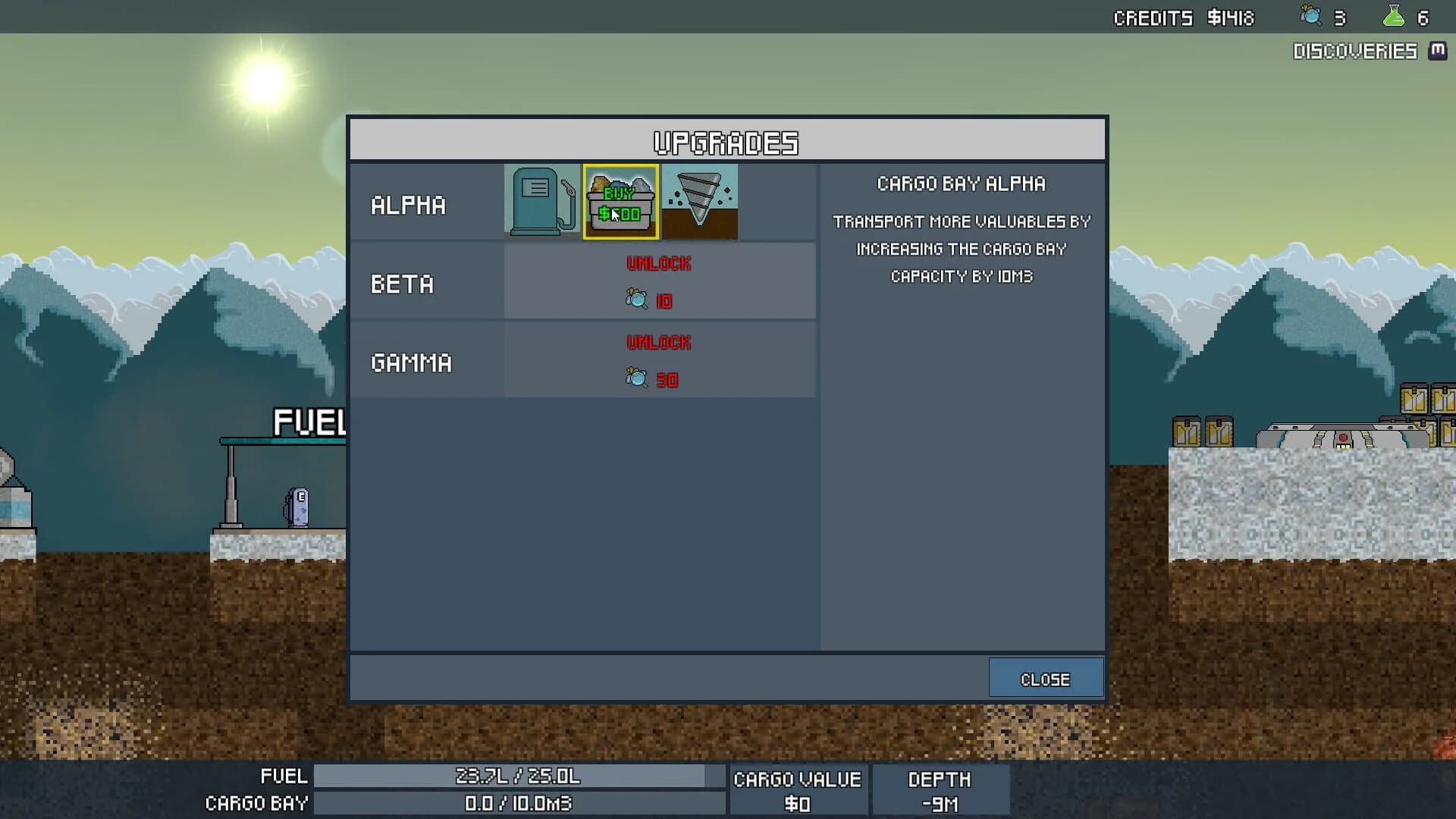Click the green flask icon in the corner

[x=1394, y=15]
